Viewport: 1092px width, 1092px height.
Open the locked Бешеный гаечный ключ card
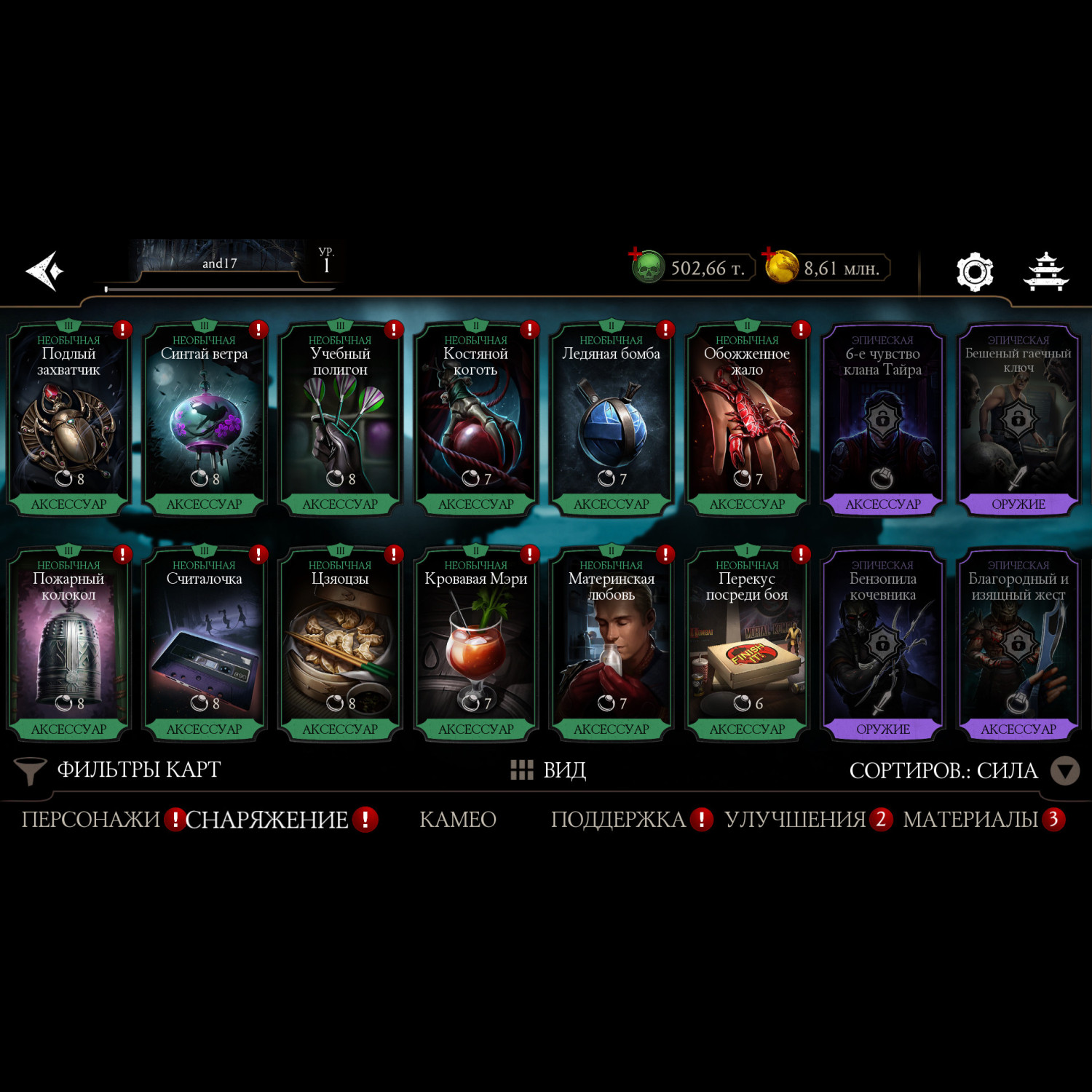pyautogui.click(x=1018, y=420)
